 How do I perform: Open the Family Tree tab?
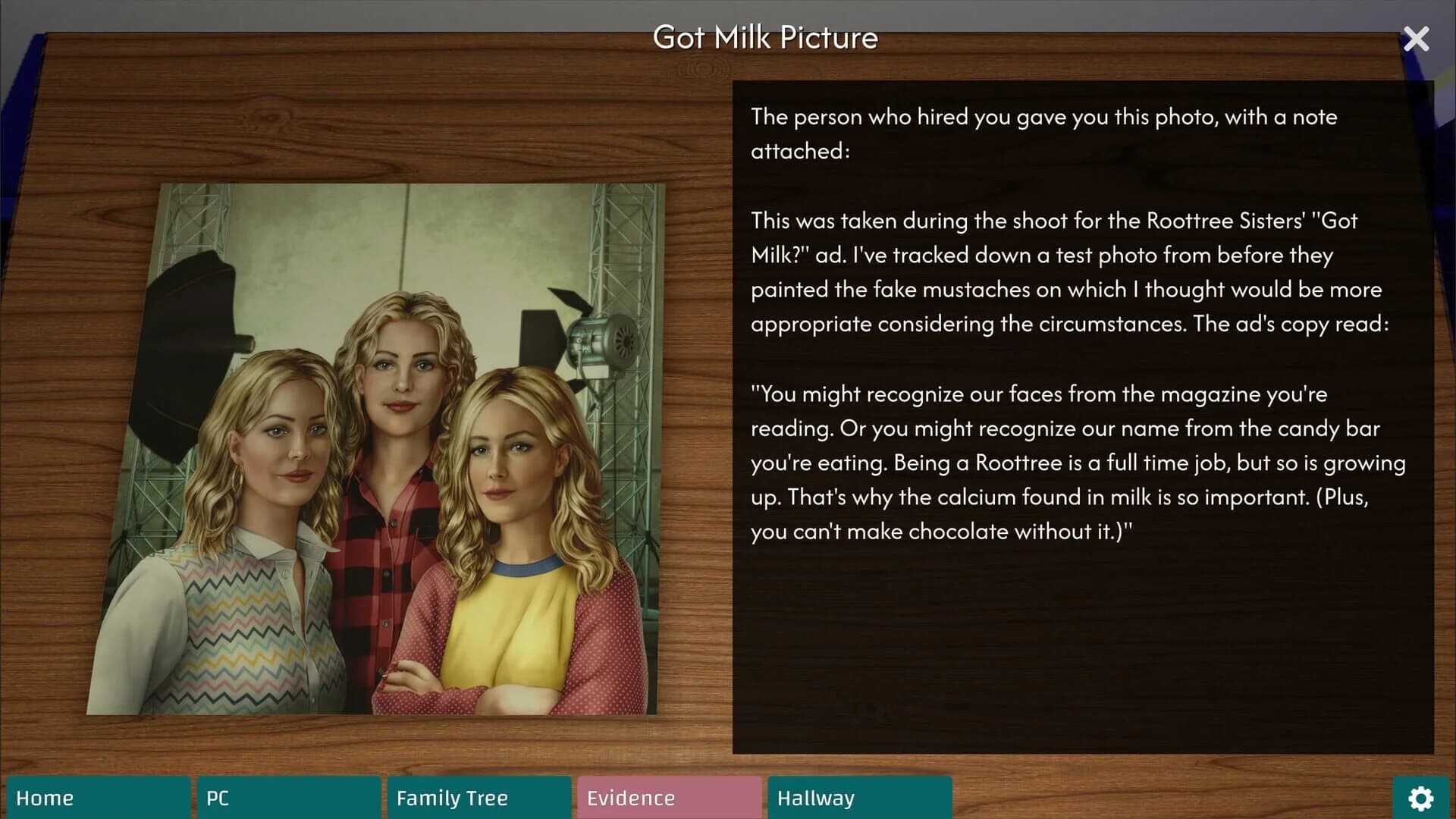[x=479, y=798]
